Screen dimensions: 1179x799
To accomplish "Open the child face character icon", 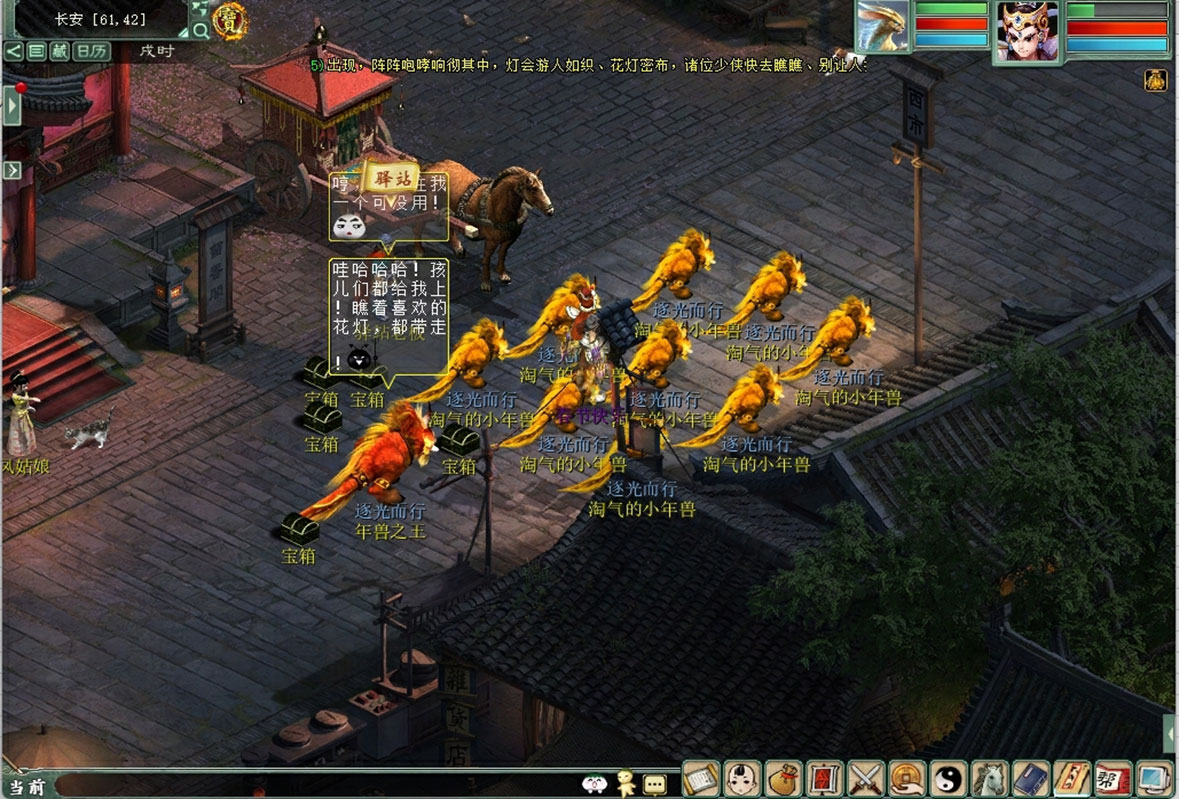I will pos(742,778).
